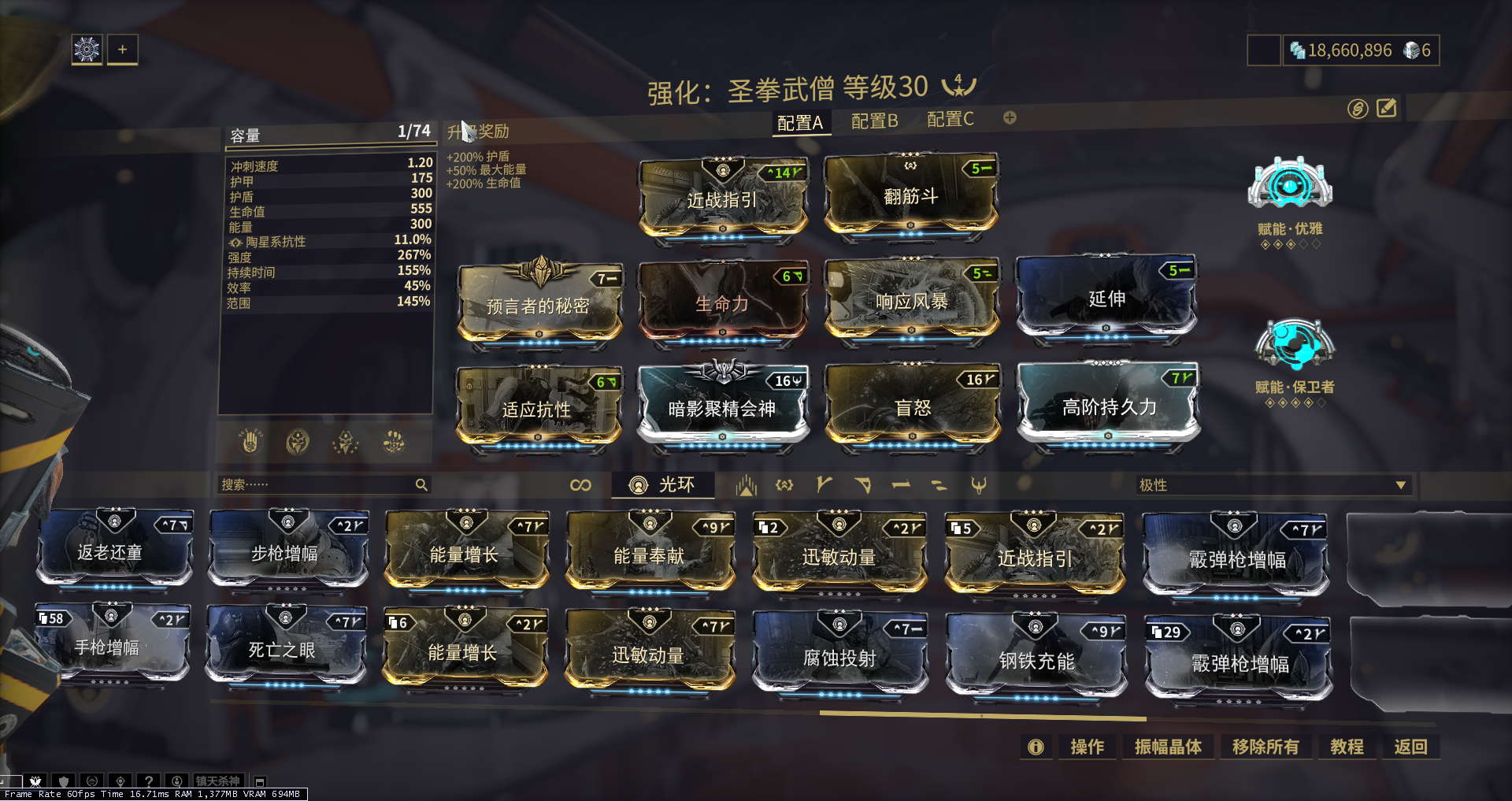Go back with the 返回 button

click(x=1410, y=747)
